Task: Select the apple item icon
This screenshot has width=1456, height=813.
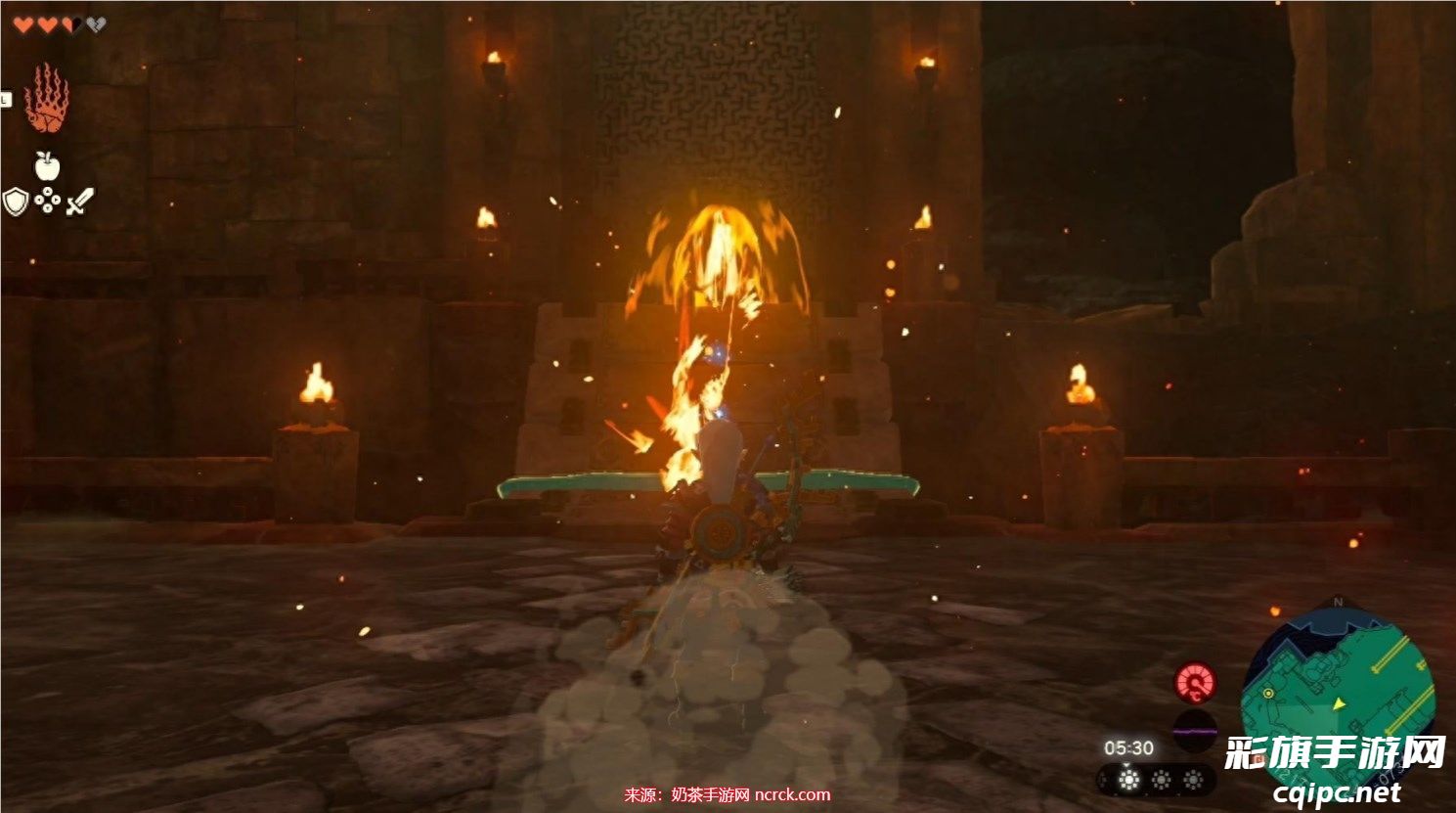Action: click(x=47, y=164)
